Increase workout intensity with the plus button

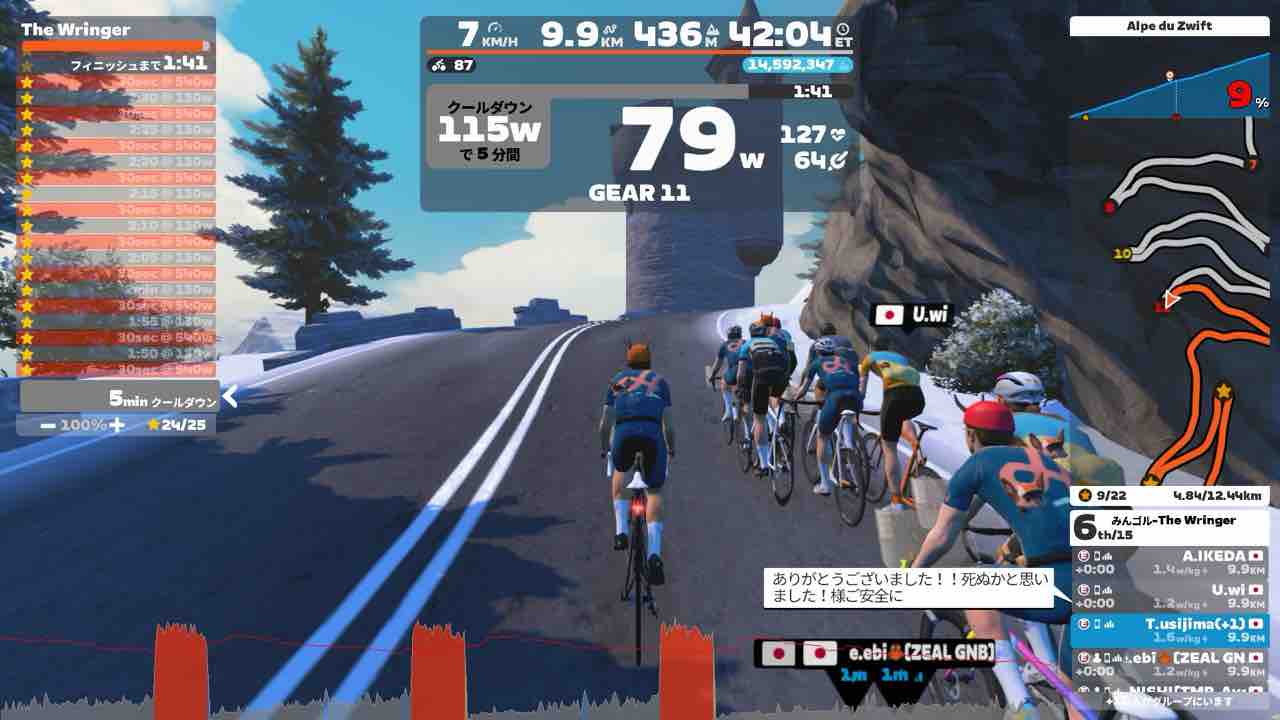pyautogui.click(x=117, y=425)
